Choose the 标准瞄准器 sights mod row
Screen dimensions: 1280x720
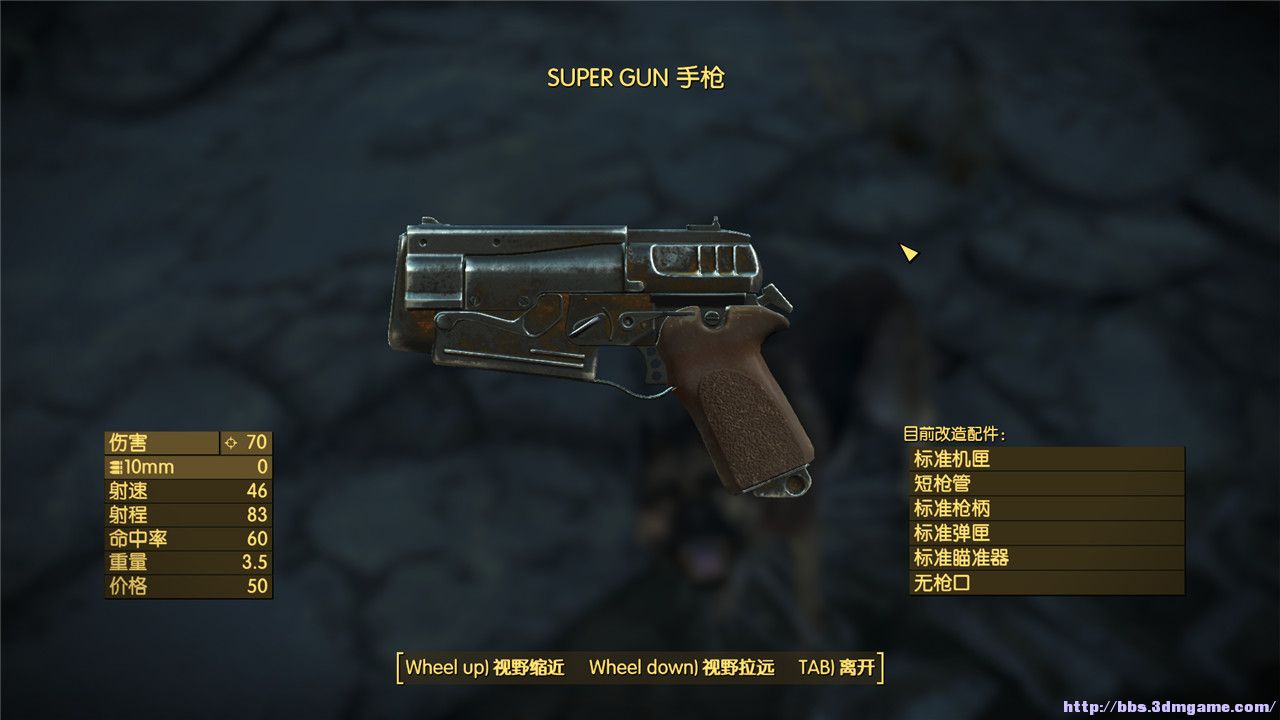tap(1046, 558)
